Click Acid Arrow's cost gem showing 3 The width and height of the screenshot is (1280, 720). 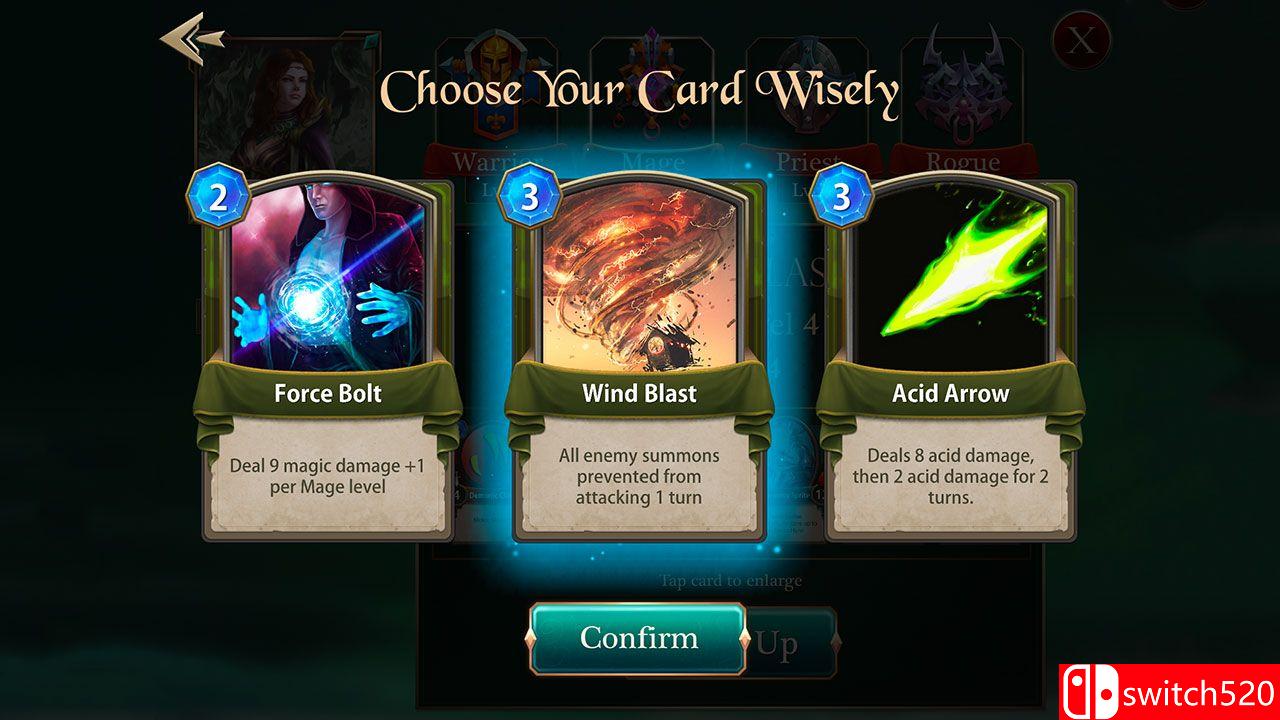pos(841,194)
